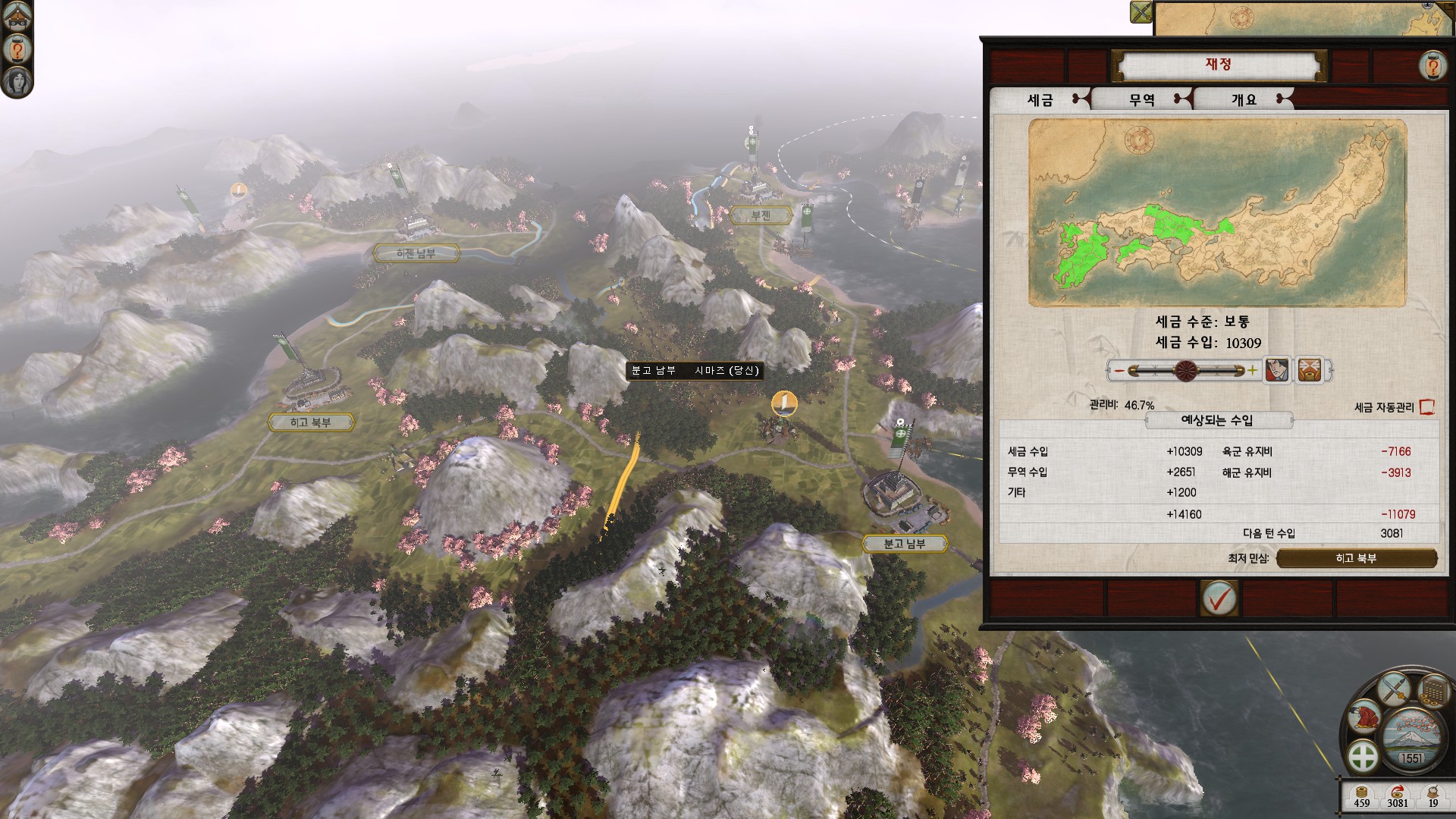Close the minimap with the crossed-swords button

point(1141,12)
